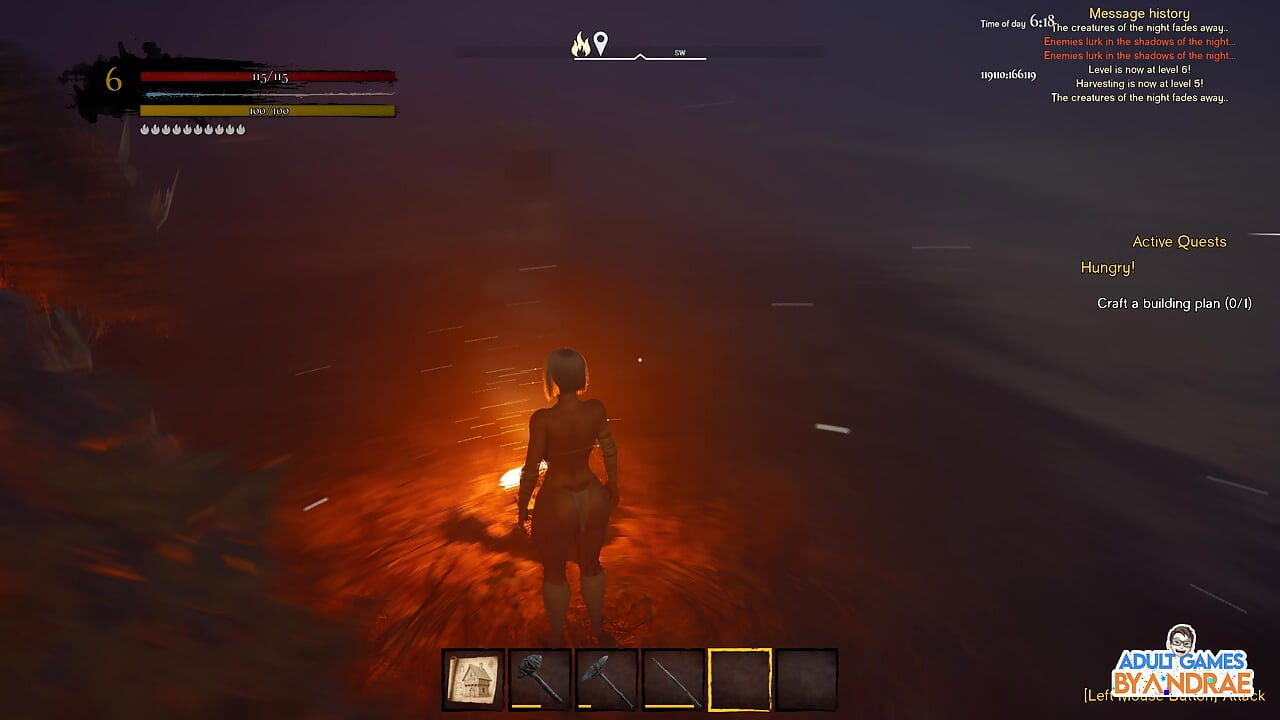The width and height of the screenshot is (1280, 720).
Task: Select the pickaxe in hotbar slot 3
Action: [x=605, y=678]
